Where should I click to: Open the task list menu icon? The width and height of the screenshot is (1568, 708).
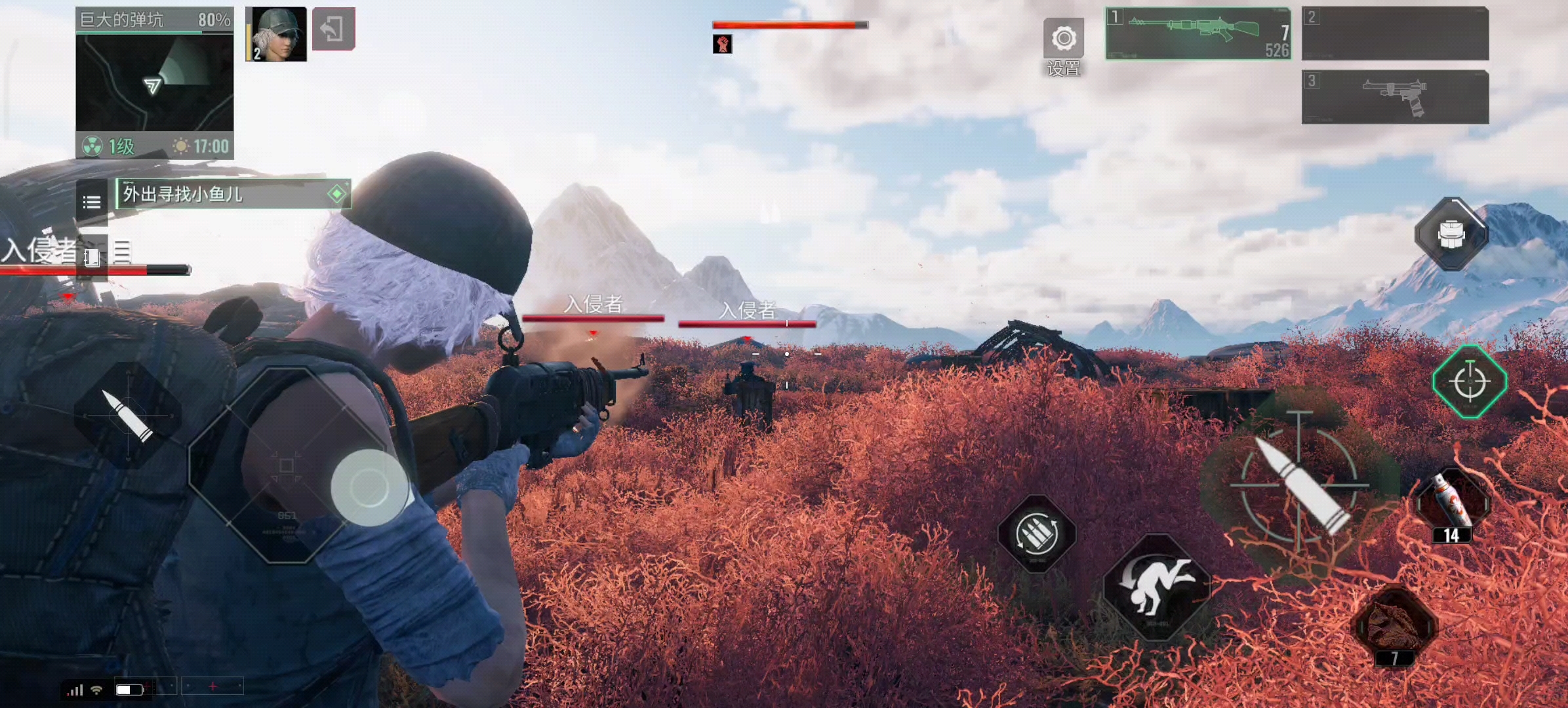pyautogui.click(x=92, y=201)
